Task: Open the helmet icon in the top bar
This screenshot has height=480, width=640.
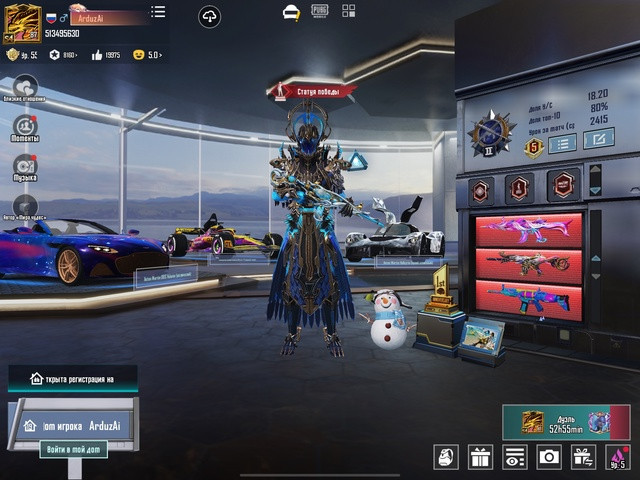Action: click(x=291, y=12)
